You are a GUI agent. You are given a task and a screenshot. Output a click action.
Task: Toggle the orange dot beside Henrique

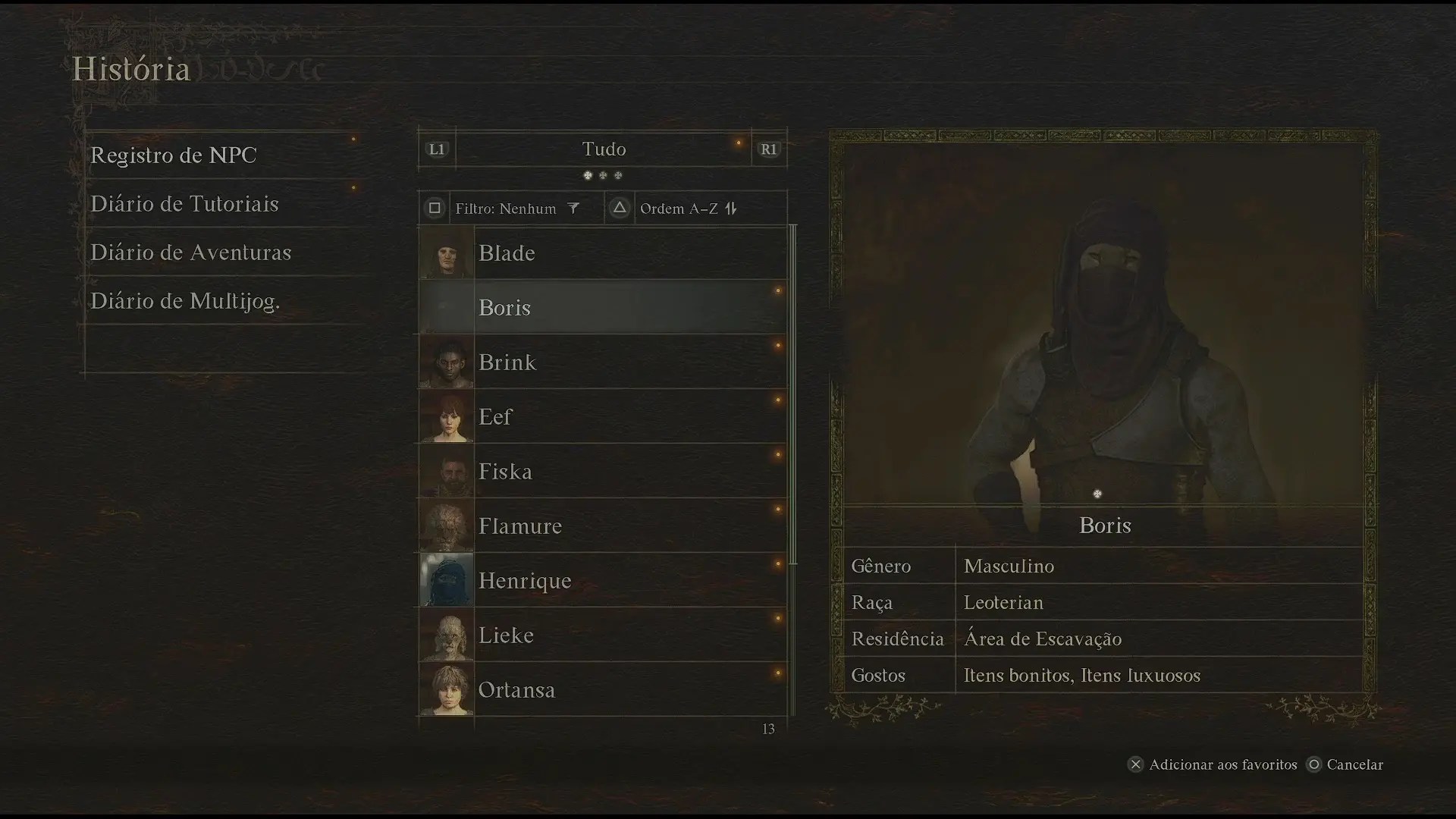778,563
